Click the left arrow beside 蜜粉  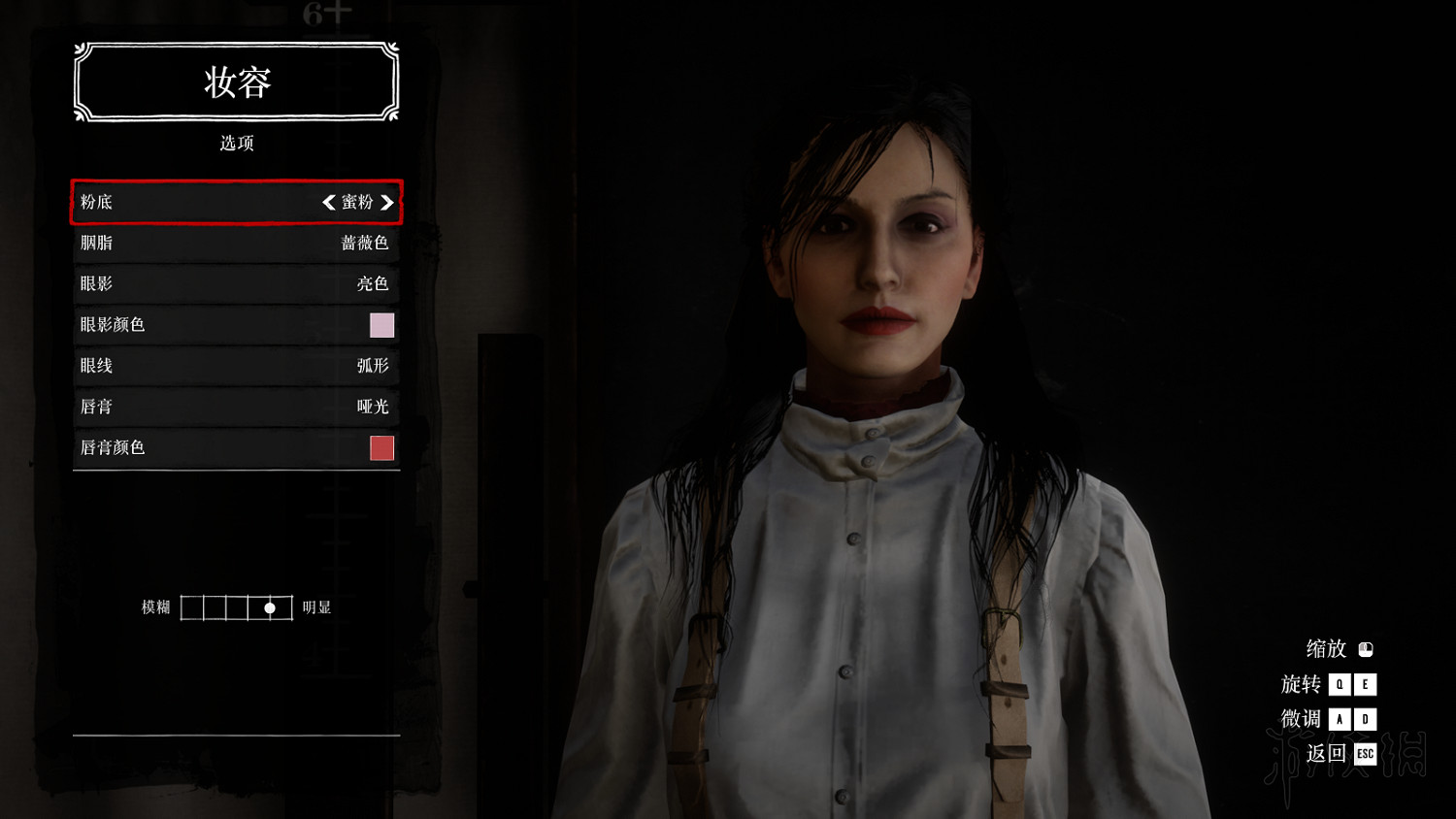[x=329, y=202]
